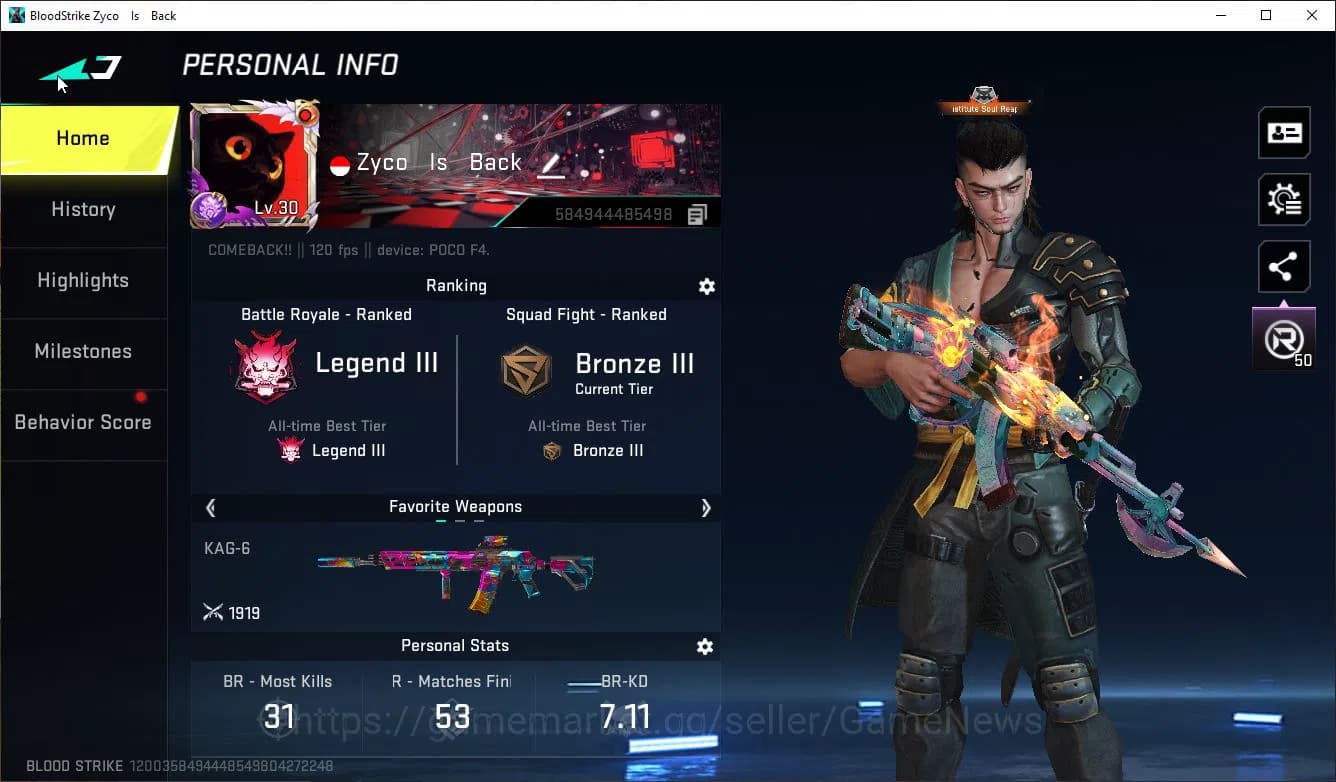The width and height of the screenshot is (1336, 782).
Task: Select the R emblem badge showing 50
Action: pos(1284,336)
